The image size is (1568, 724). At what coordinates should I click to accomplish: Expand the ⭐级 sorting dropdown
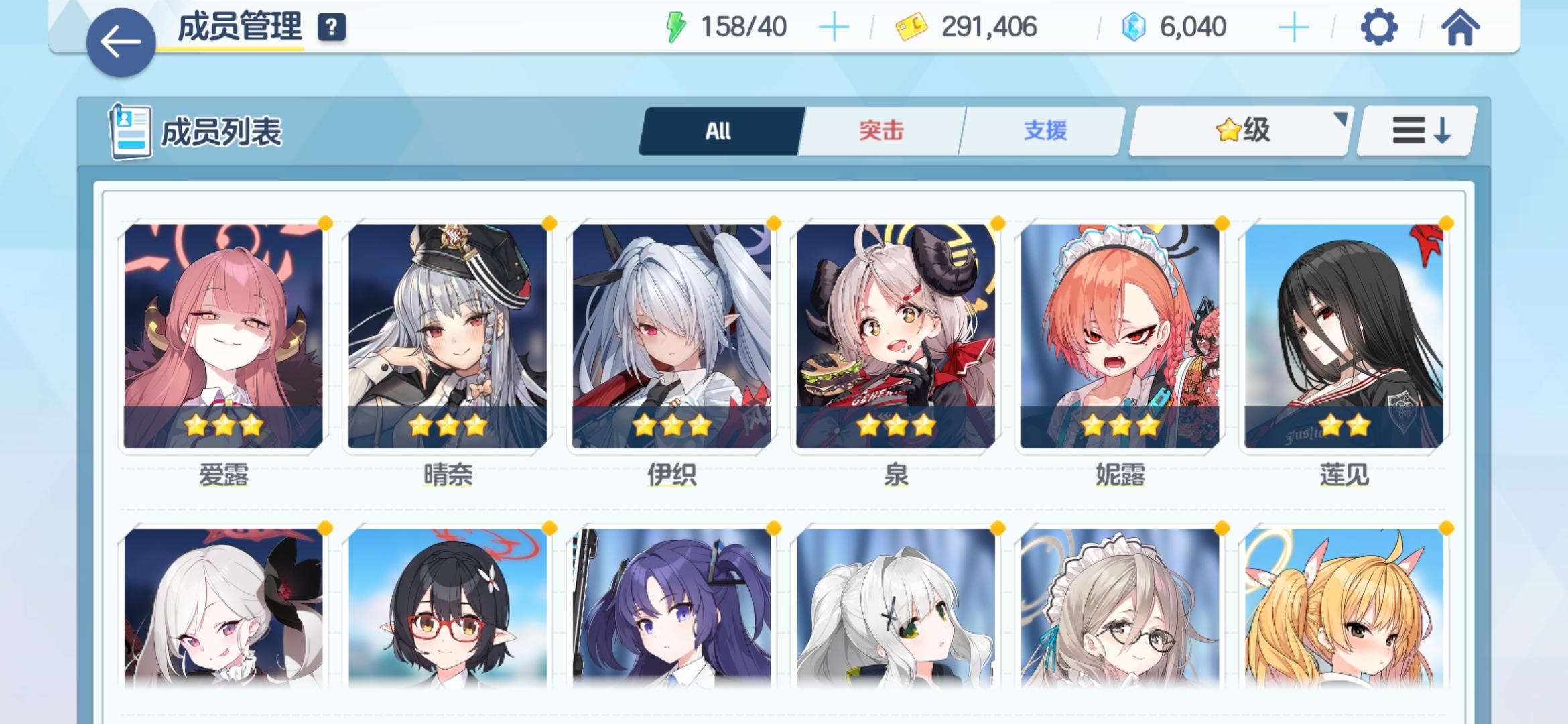pyautogui.click(x=1238, y=131)
